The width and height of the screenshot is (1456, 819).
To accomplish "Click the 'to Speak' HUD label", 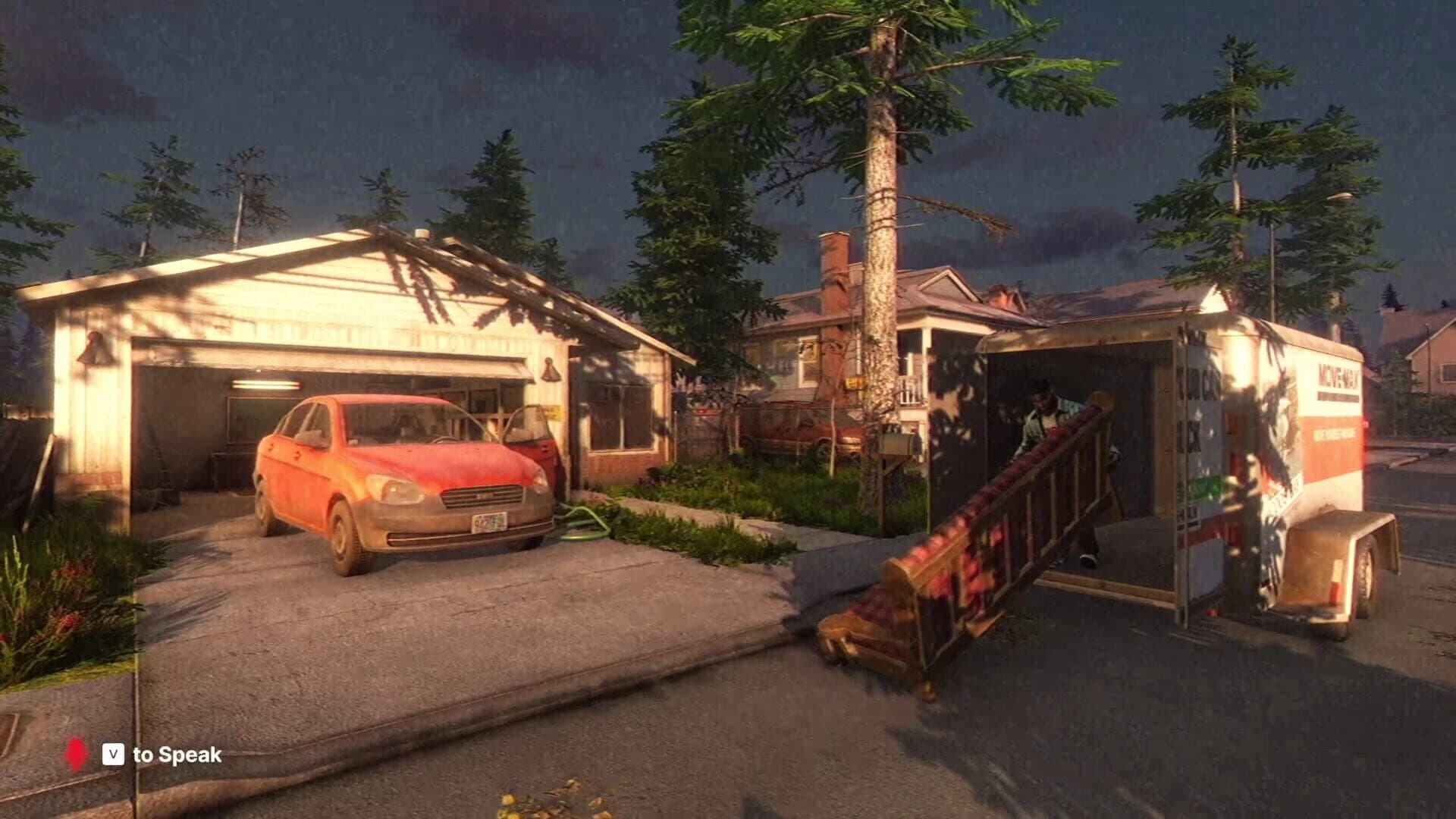I will (x=179, y=755).
